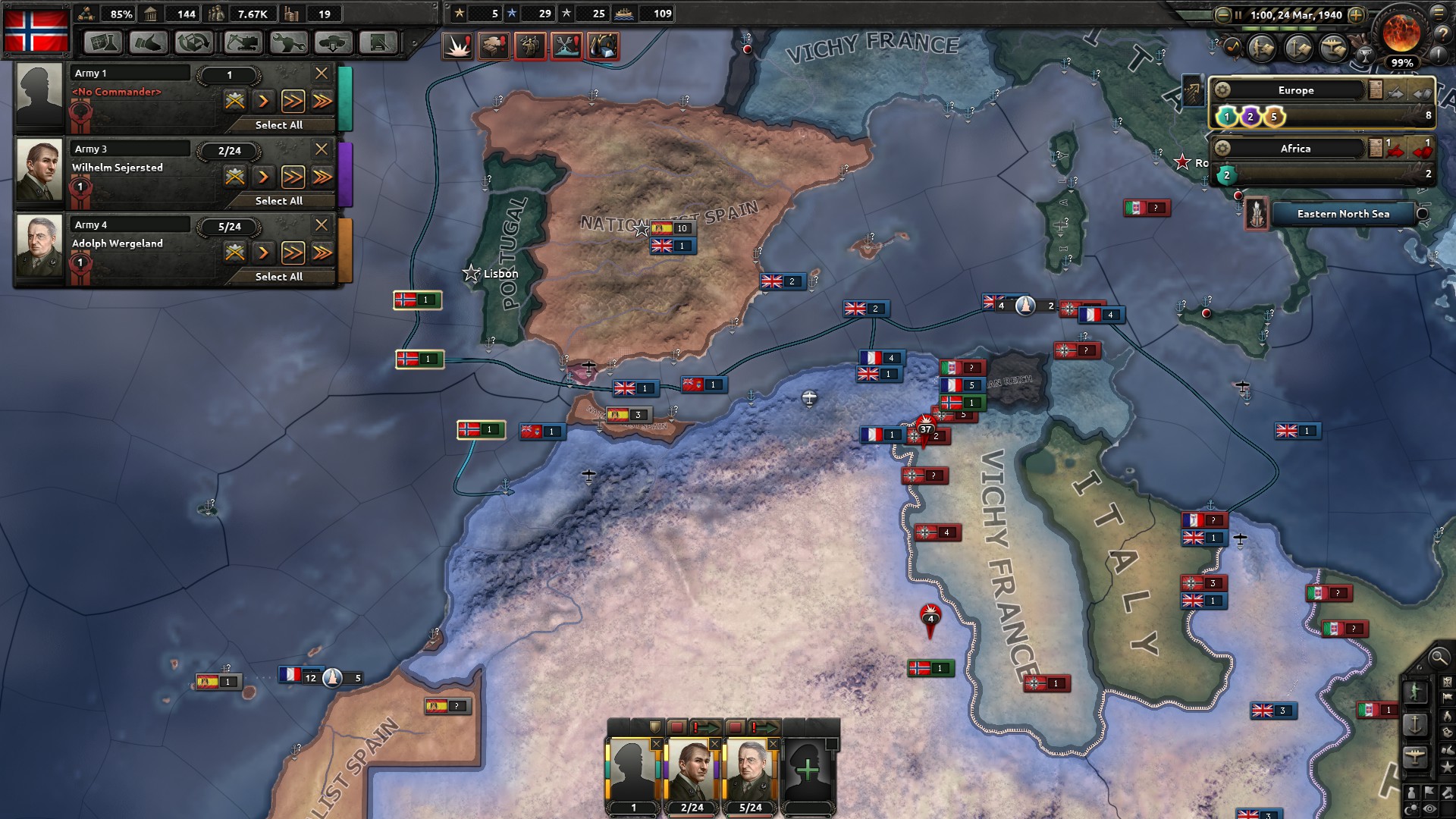This screenshot has height=819, width=1456.
Task: Open the Europe theater settings gear
Action: coord(1223,90)
